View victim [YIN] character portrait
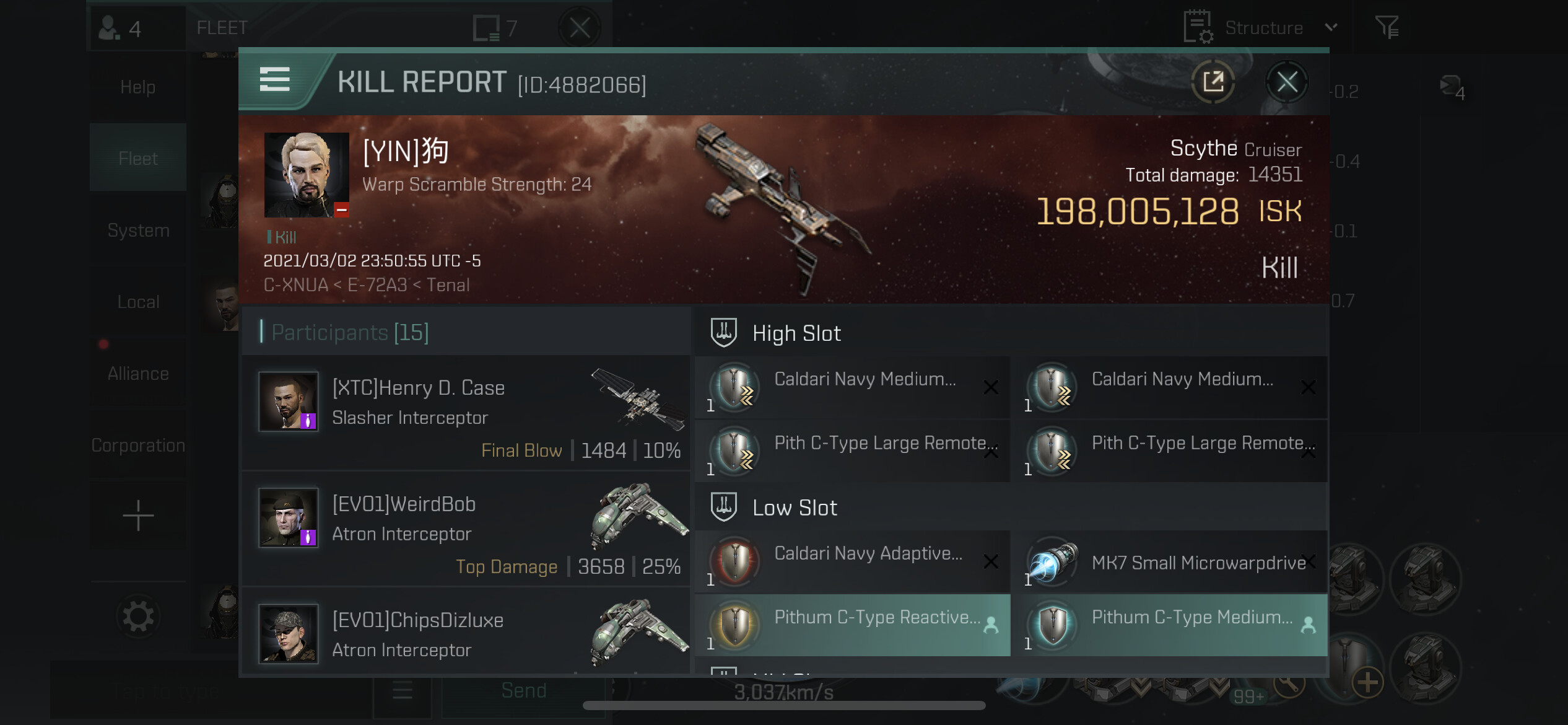 pyautogui.click(x=307, y=174)
